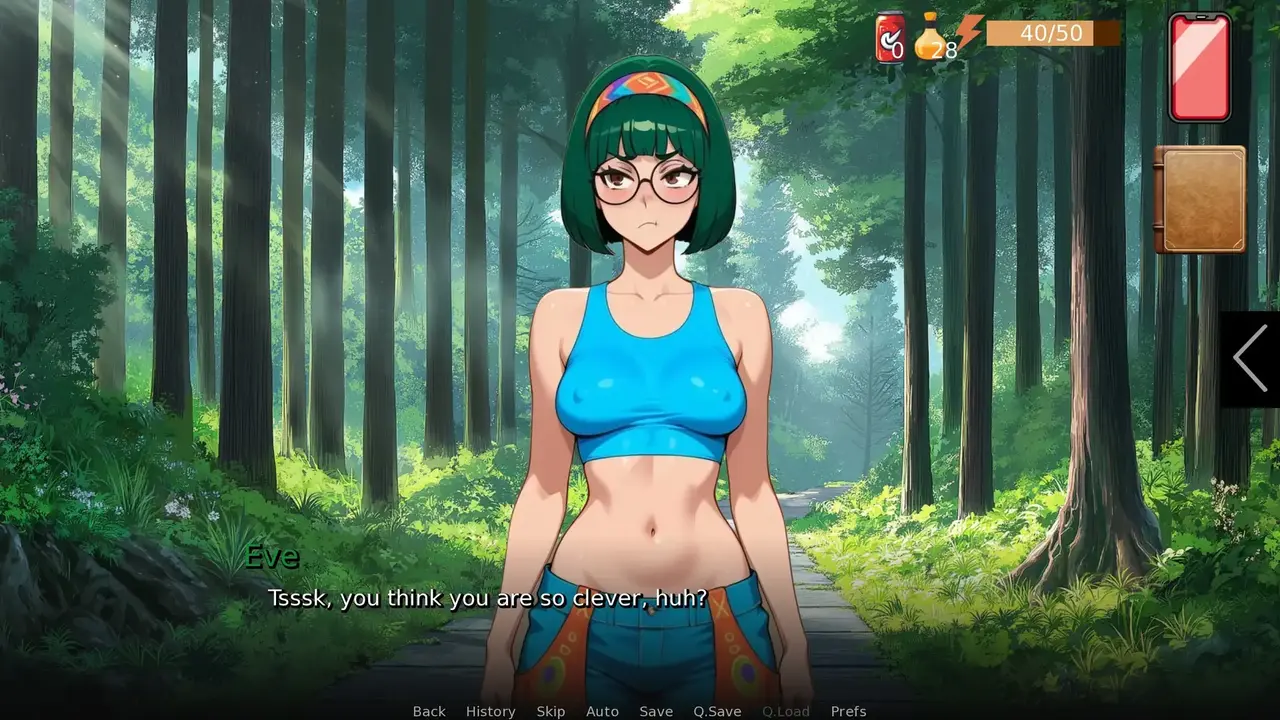Open the brown leather journal

1200,199
